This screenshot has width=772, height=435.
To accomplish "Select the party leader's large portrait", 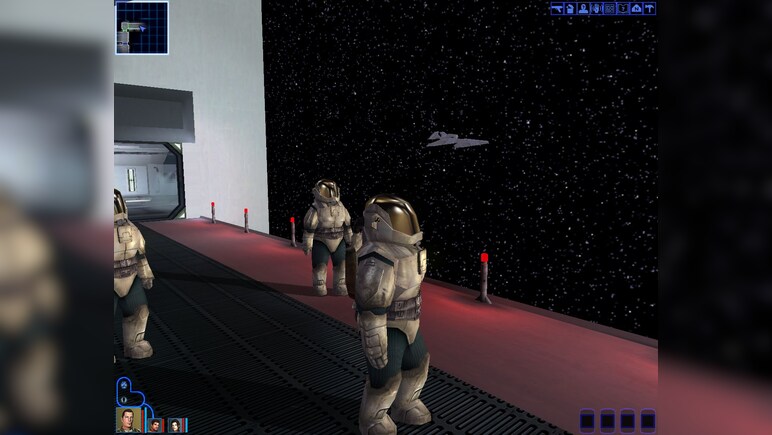I will [x=129, y=419].
